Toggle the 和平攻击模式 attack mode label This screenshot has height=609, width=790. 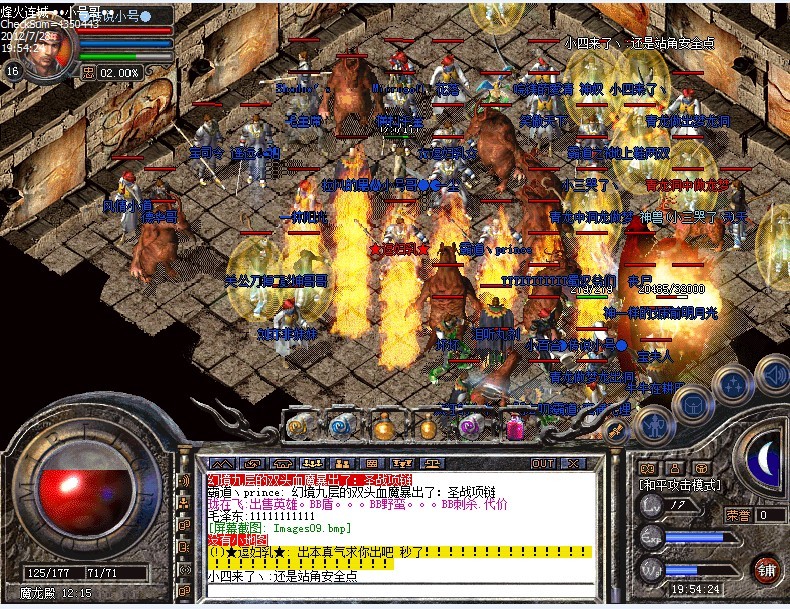tap(680, 484)
